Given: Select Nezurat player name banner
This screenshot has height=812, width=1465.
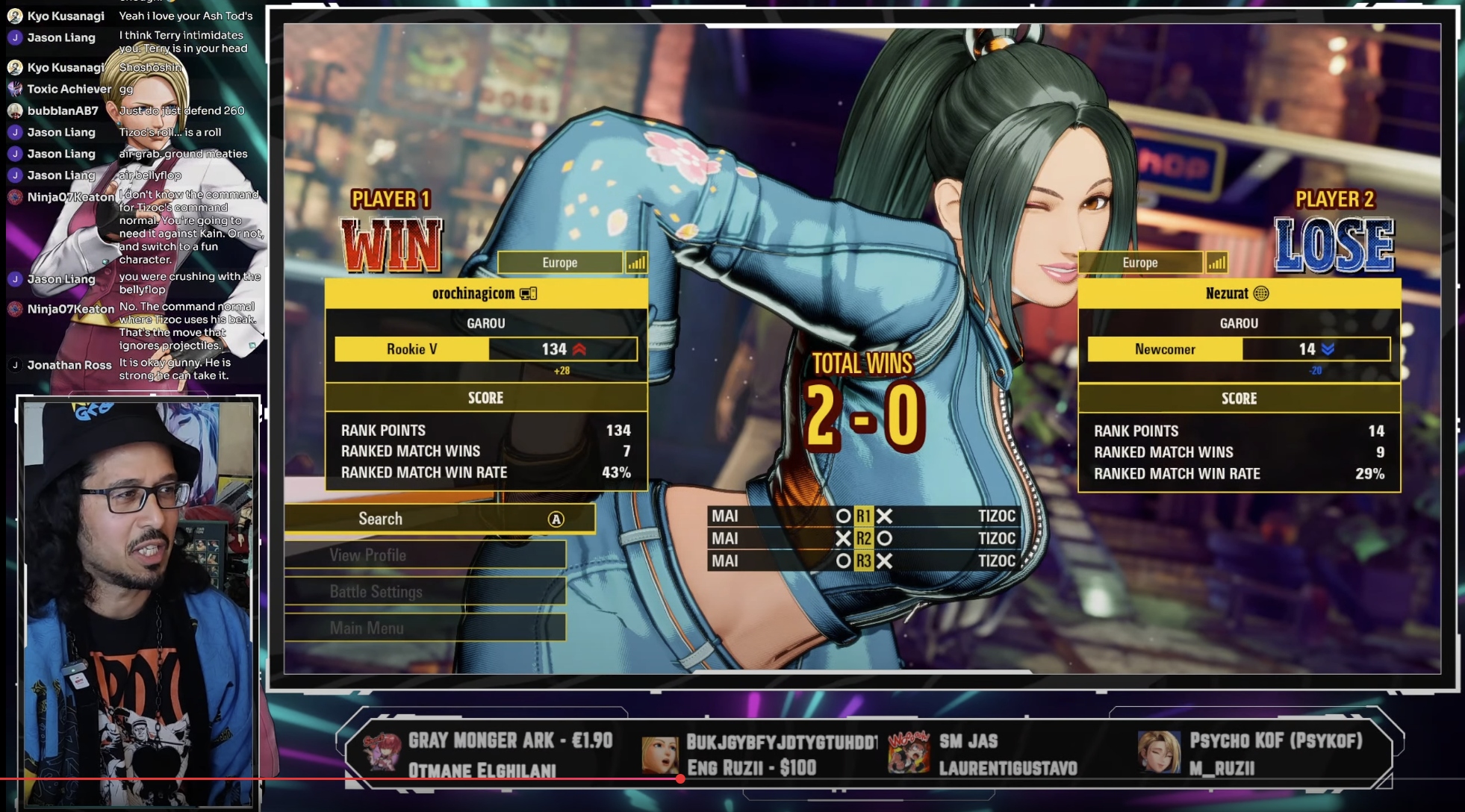Looking at the screenshot, I should pyautogui.click(x=1238, y=293).
